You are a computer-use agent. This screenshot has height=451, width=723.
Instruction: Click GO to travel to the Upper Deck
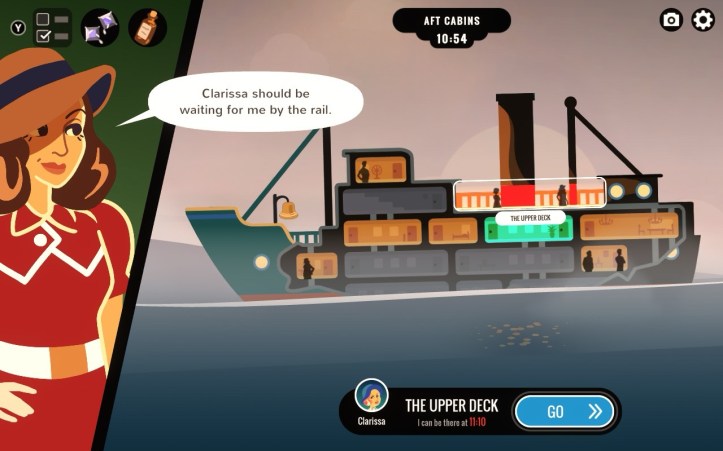564,411
